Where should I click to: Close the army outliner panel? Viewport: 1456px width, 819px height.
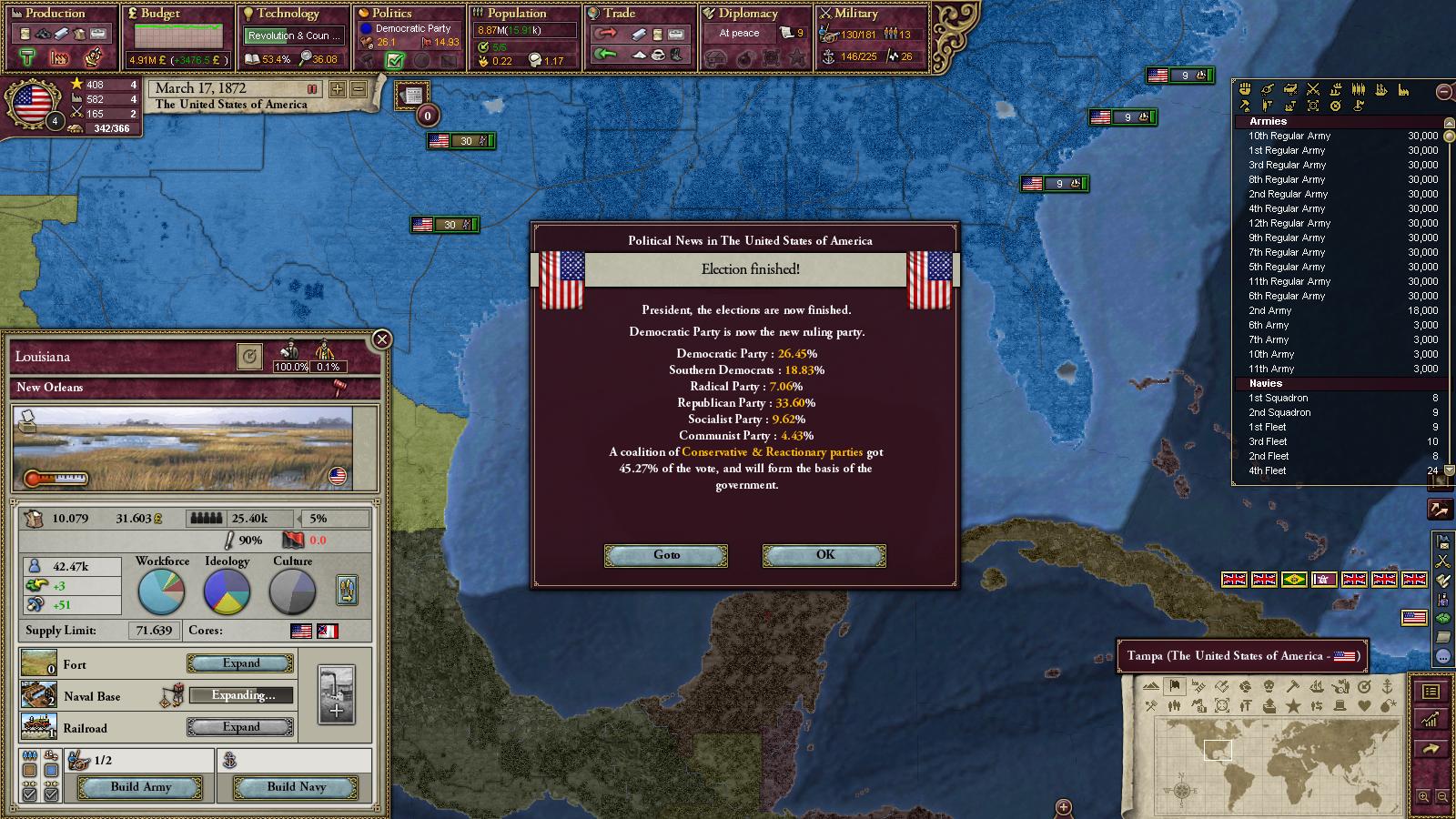(1444, 92)
